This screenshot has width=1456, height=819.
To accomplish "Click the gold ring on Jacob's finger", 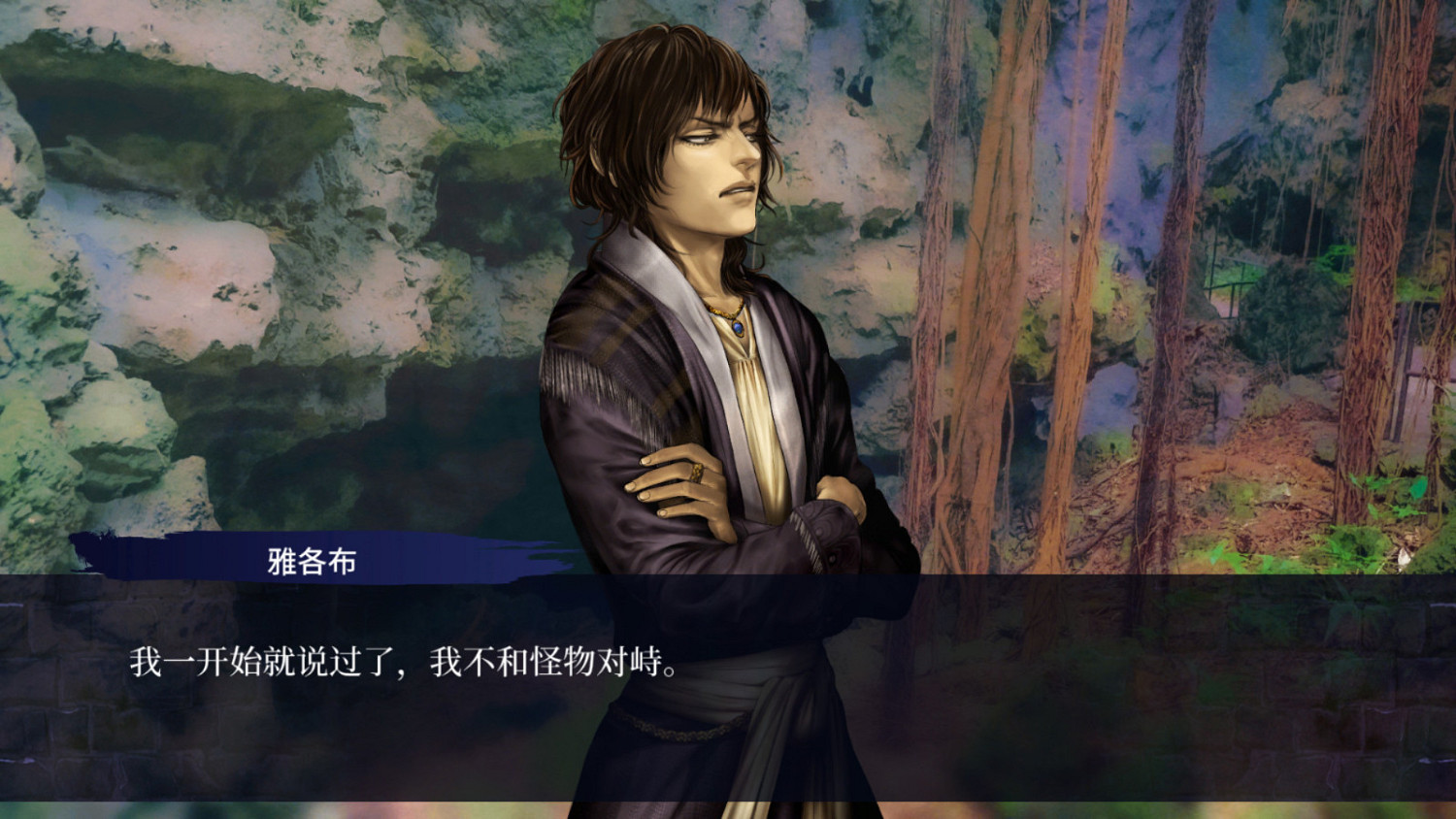I will (697, 473).
